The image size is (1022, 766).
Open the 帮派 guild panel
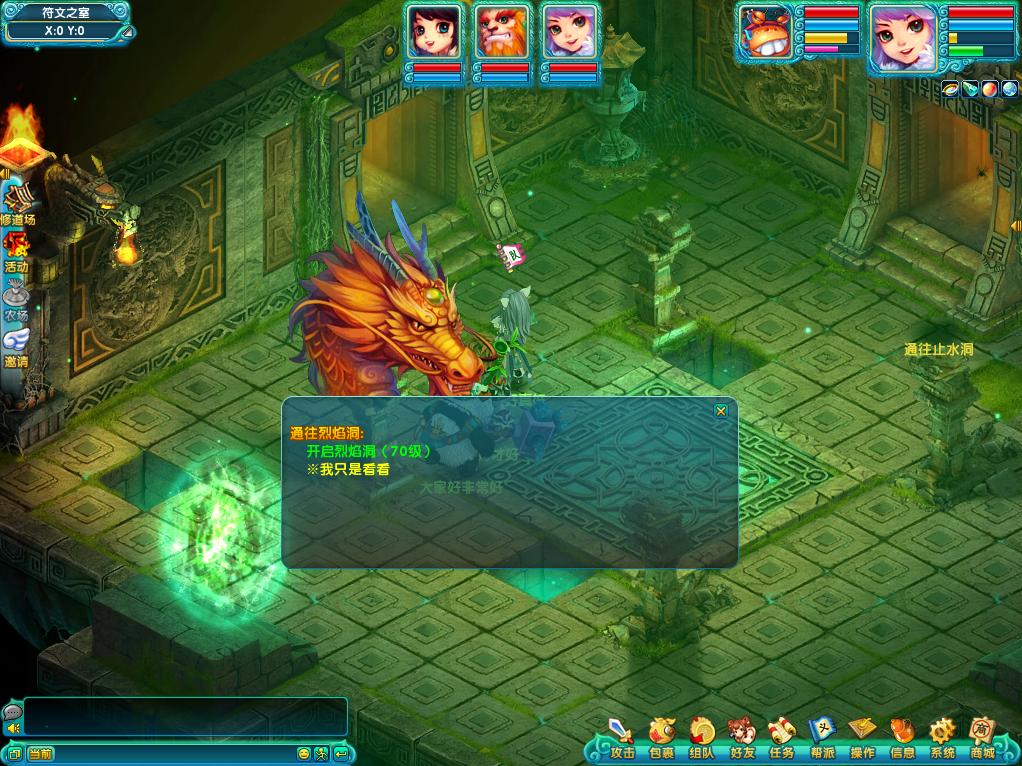pos(822,738)
